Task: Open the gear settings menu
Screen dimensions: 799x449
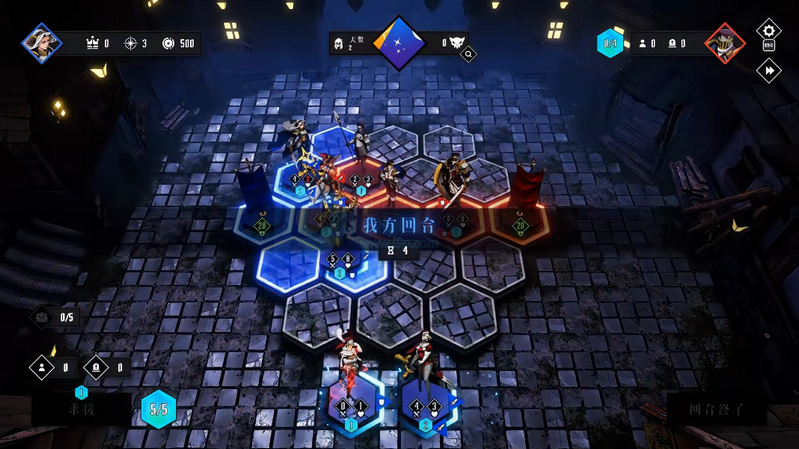Action: coord(768,29)
